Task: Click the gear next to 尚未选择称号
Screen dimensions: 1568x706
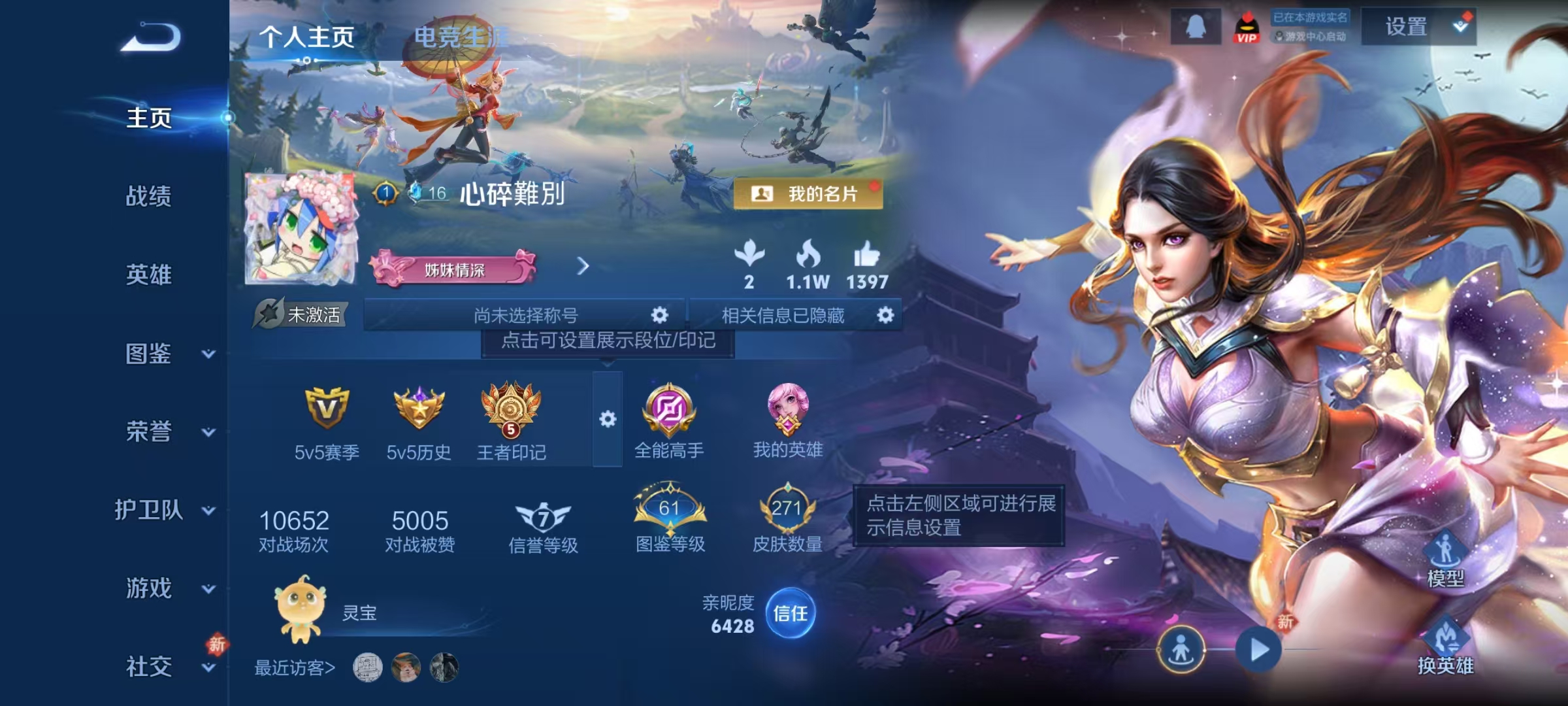Action: [659, 316]
